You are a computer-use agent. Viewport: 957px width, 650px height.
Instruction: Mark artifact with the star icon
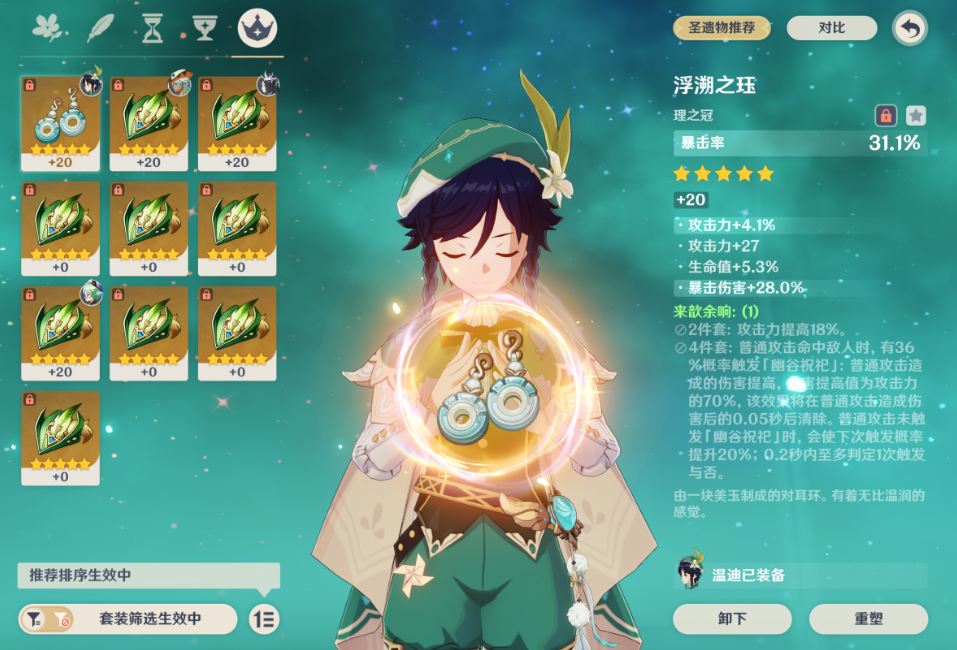click(915, 115)
